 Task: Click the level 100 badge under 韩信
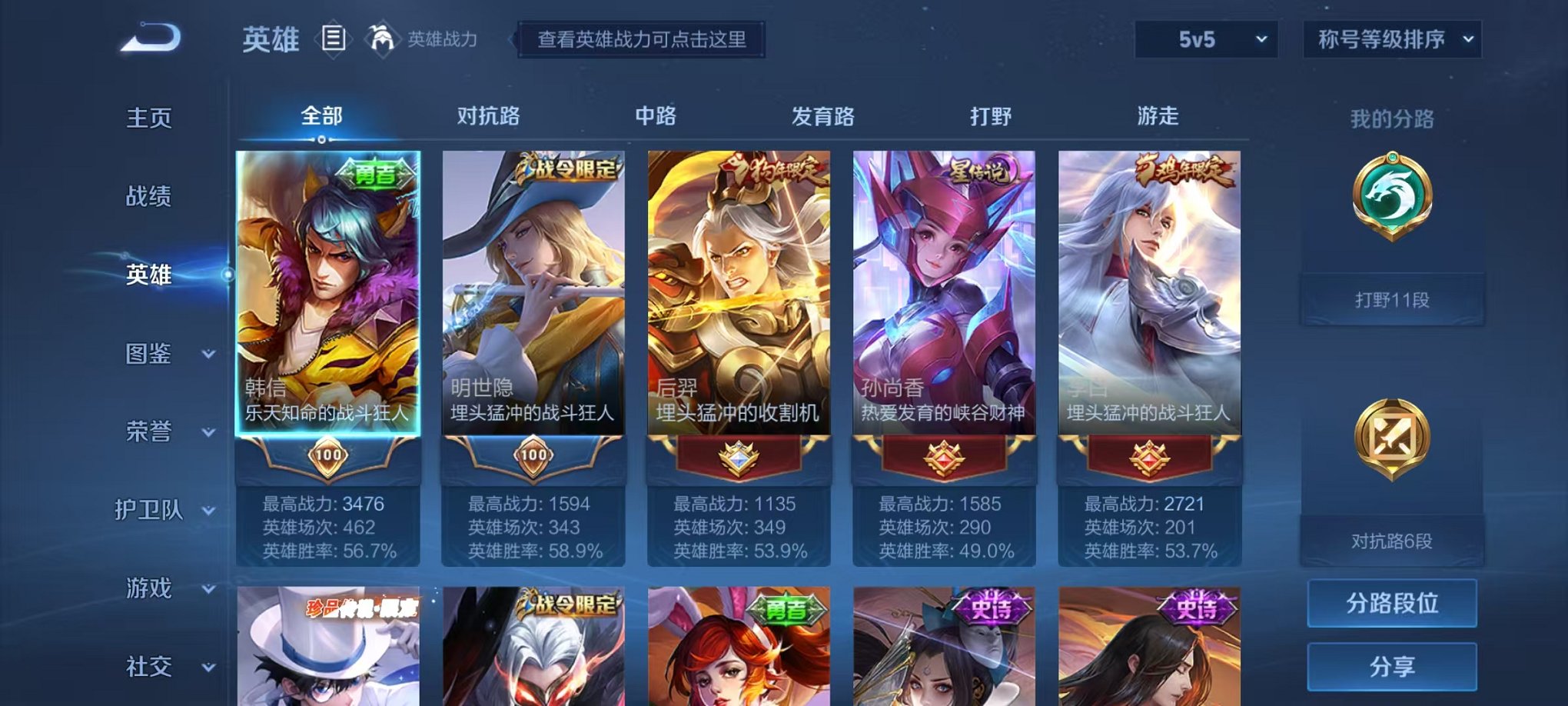[x=328, y=455]
